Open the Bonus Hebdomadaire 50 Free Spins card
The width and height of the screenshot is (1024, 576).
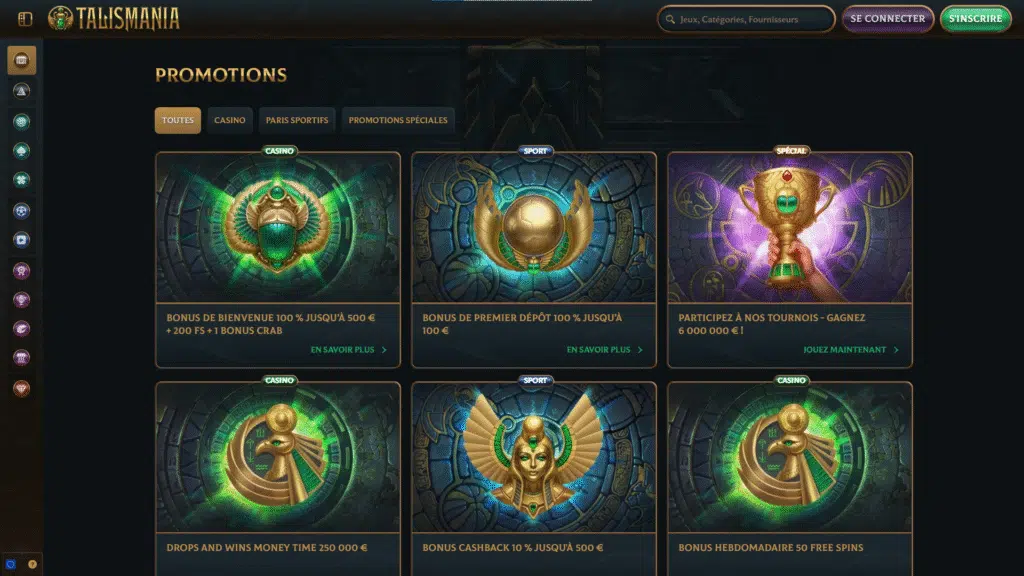point(790,470)
